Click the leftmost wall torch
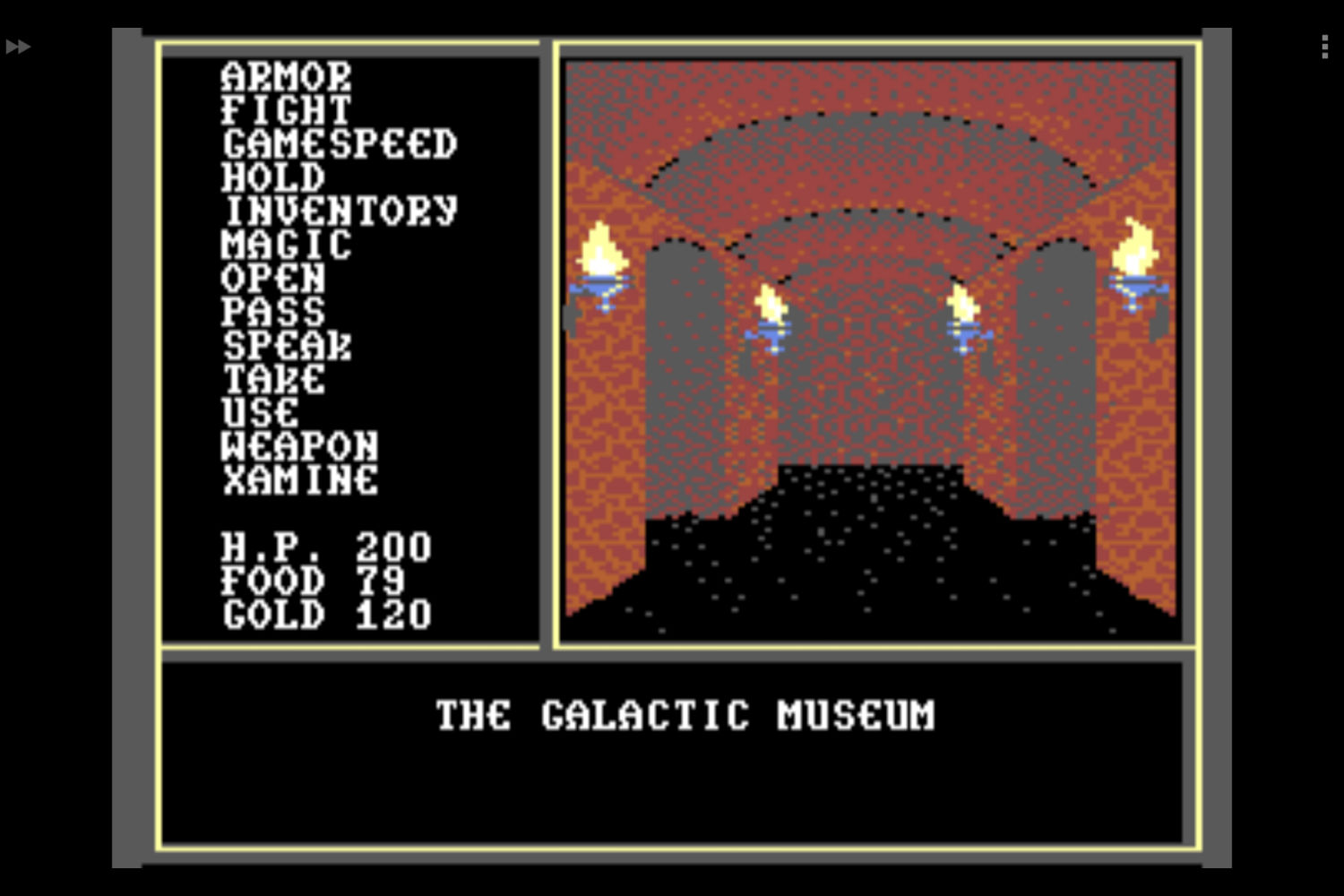The image size is (1344, 896). tap(602, 260)
